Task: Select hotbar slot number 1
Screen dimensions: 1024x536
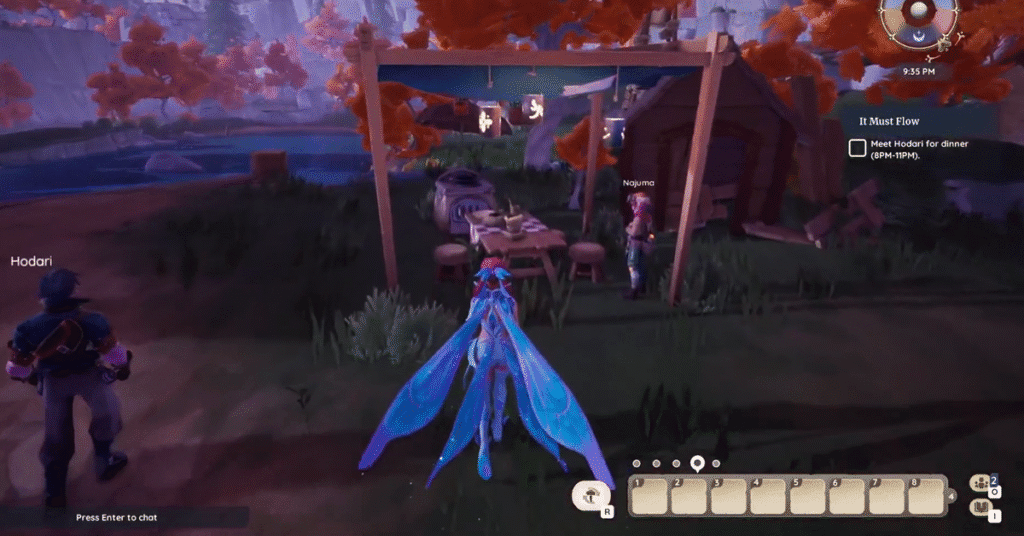Action: 648,496
